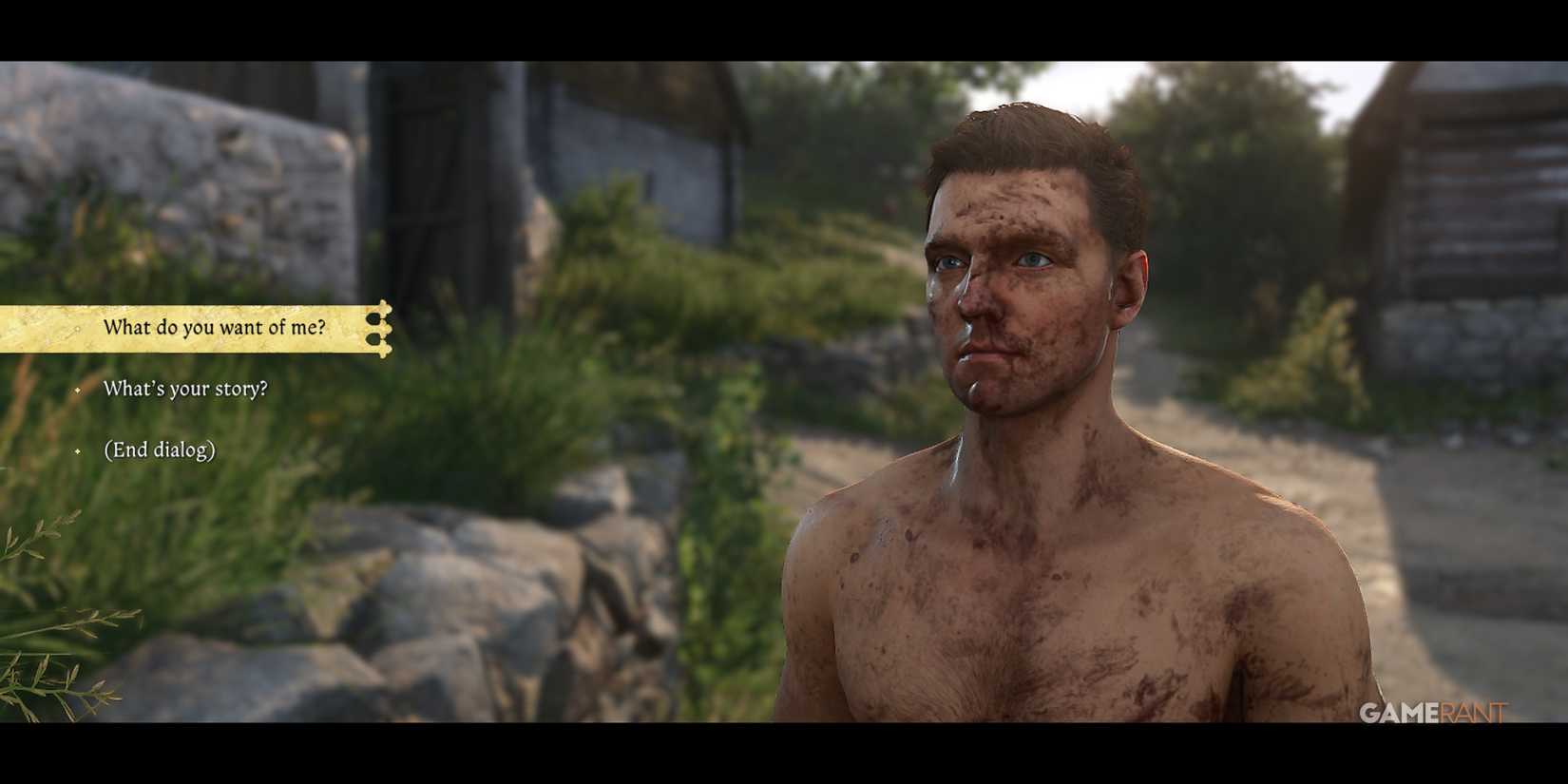The image size is (1568, 784).
Task: Click the white GAME portion of the watermark
Action: point(1398,712)
